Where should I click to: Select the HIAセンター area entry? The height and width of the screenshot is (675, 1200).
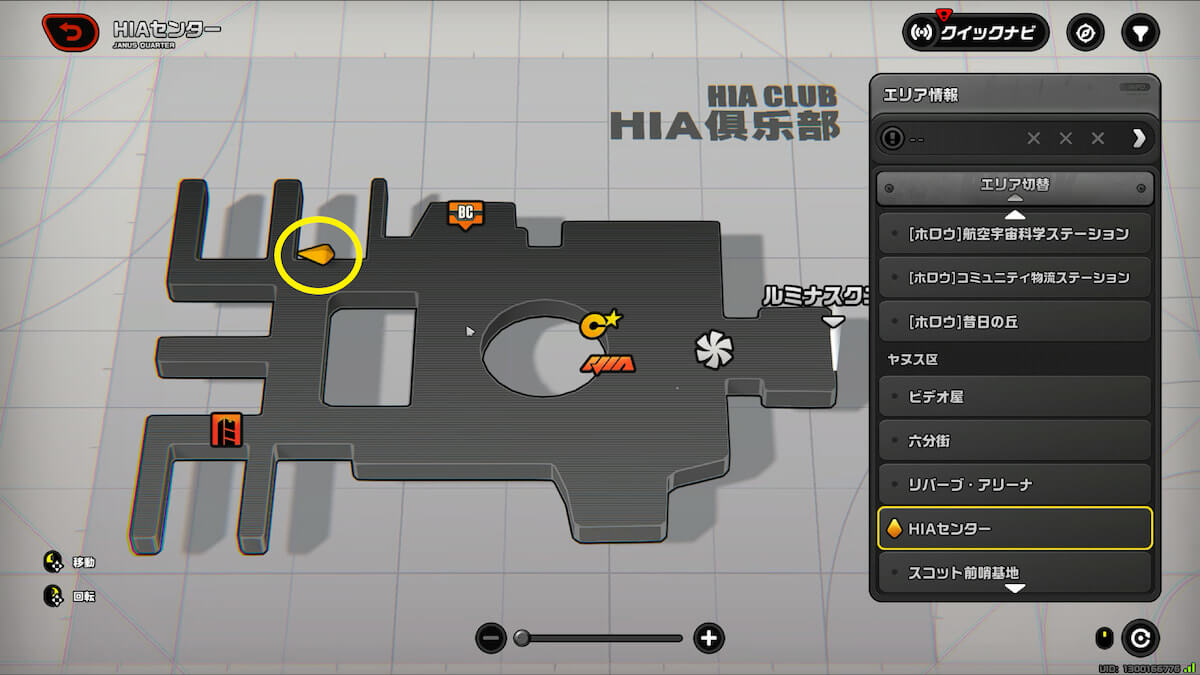[1015, 528]
